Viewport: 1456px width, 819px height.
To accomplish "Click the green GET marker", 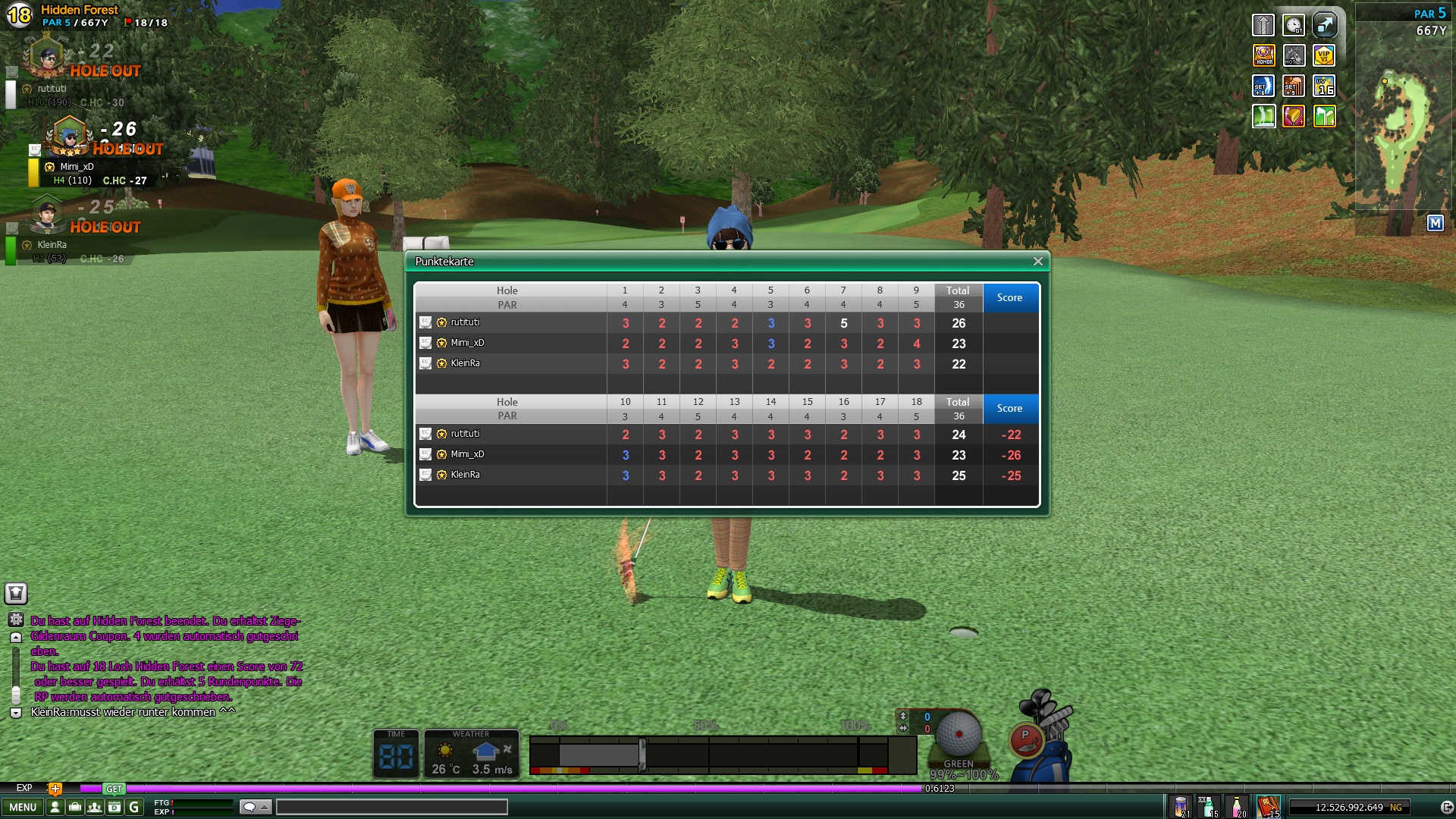I will click(114, 789).
